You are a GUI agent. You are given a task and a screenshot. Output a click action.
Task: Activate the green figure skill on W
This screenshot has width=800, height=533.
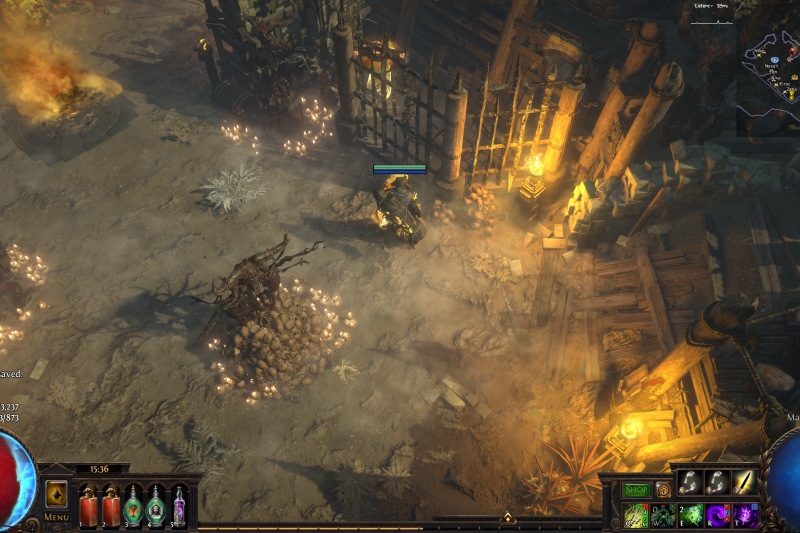(663, 516)
